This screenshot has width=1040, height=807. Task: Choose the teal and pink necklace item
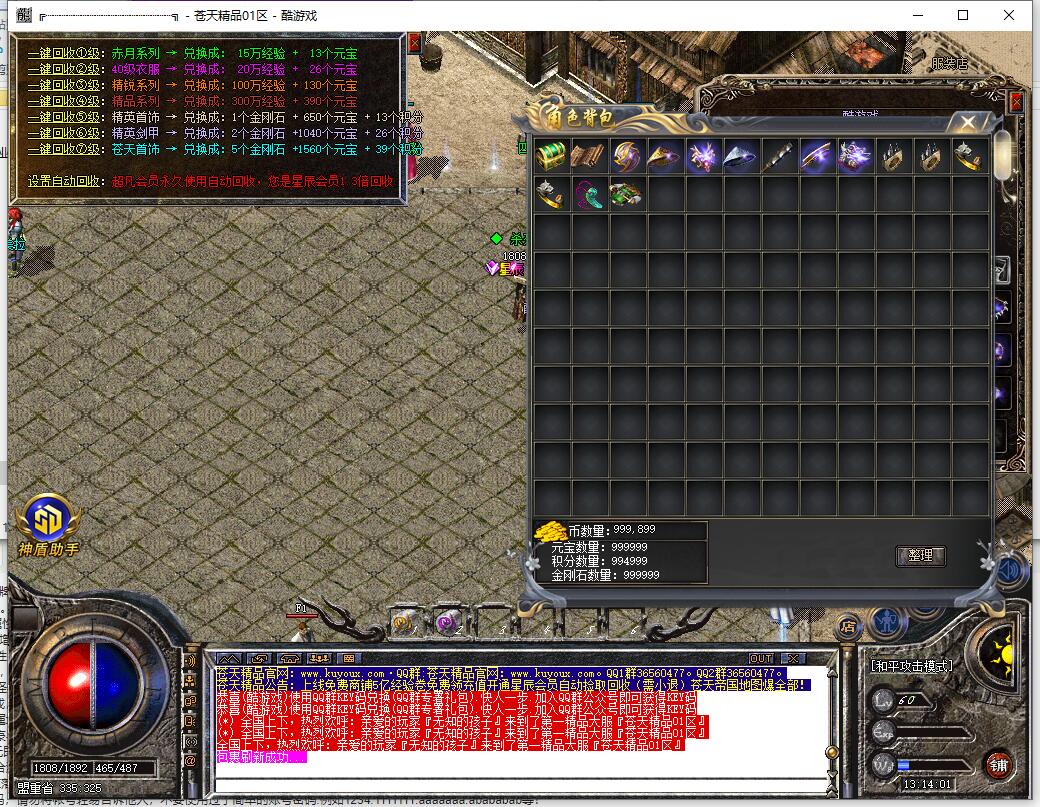coord(589,194)
